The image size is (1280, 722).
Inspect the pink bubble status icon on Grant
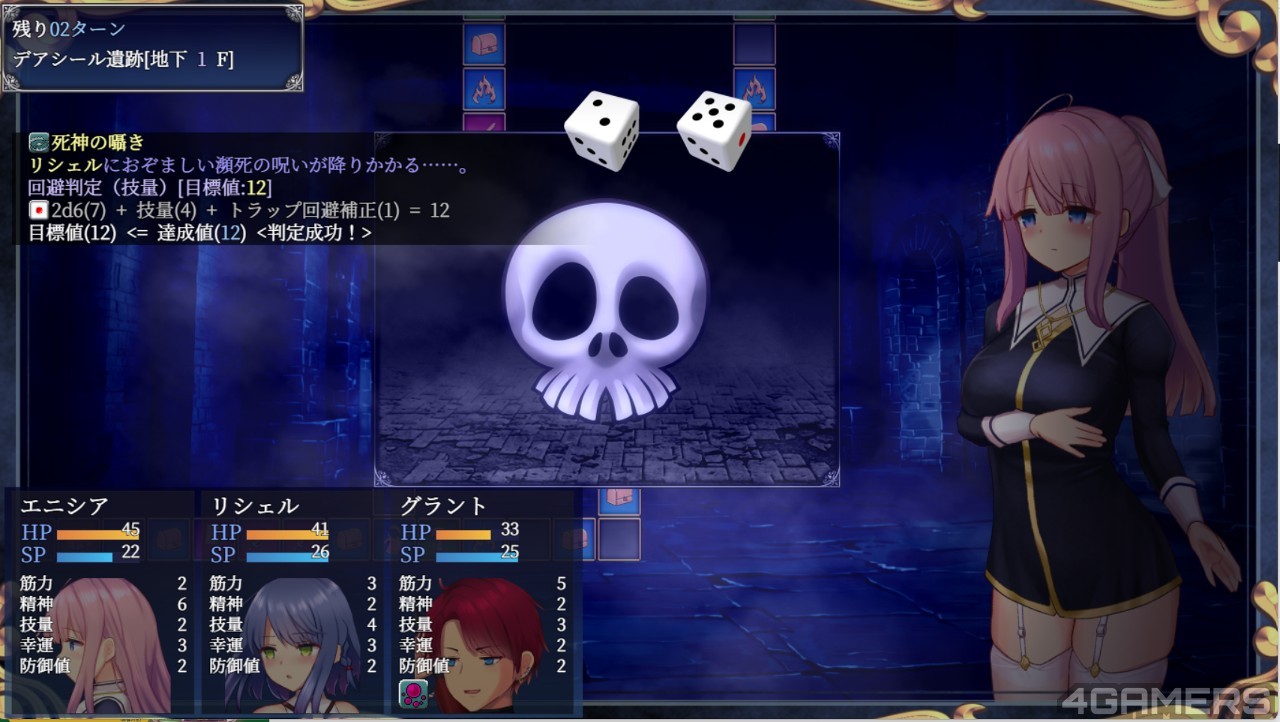tap(413, 693)
